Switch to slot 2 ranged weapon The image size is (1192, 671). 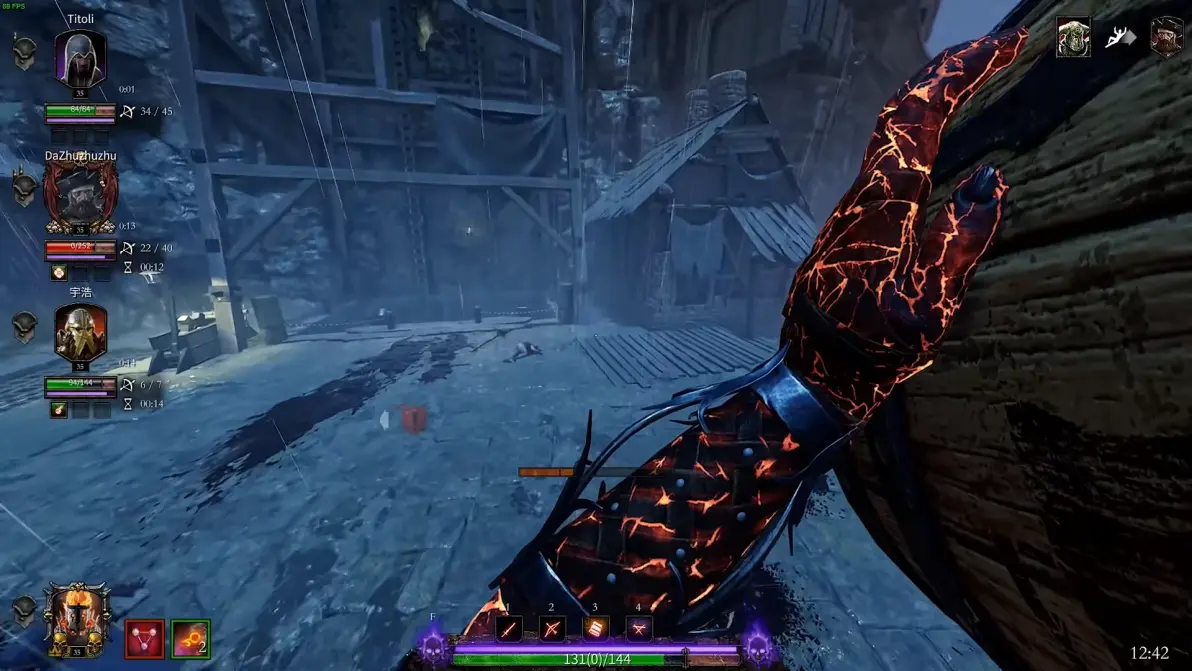click(x=552, y=629)
